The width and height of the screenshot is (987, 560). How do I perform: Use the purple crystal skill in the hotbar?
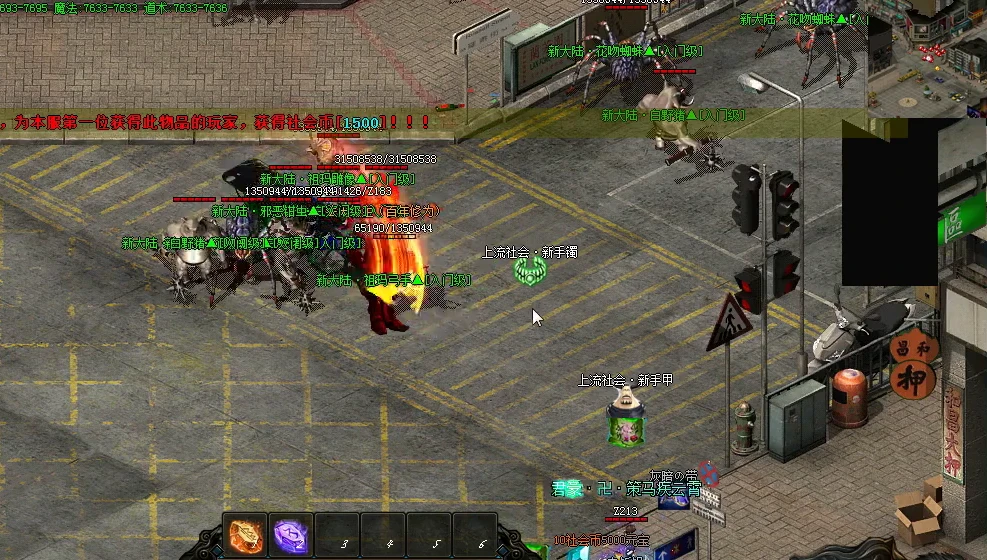(x=291, y=535)
